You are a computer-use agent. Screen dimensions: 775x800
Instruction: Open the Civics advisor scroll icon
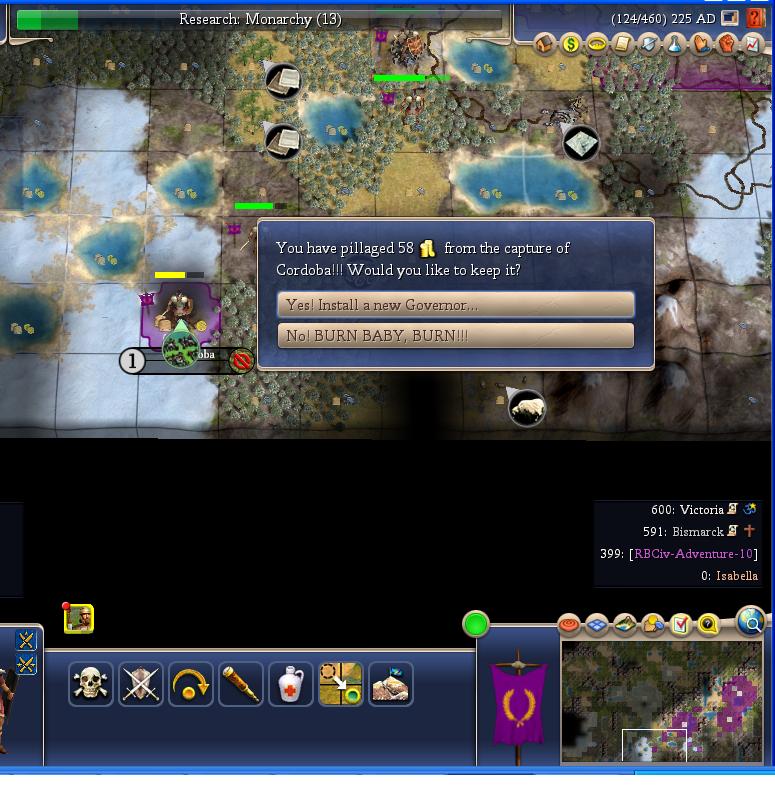(x=623, y=44)
